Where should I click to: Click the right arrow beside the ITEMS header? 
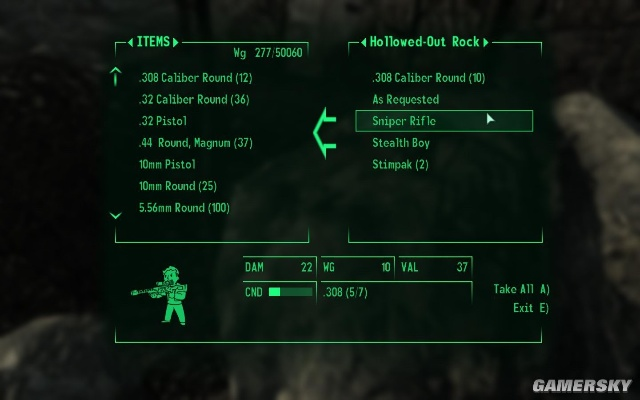tap(176, 43)
